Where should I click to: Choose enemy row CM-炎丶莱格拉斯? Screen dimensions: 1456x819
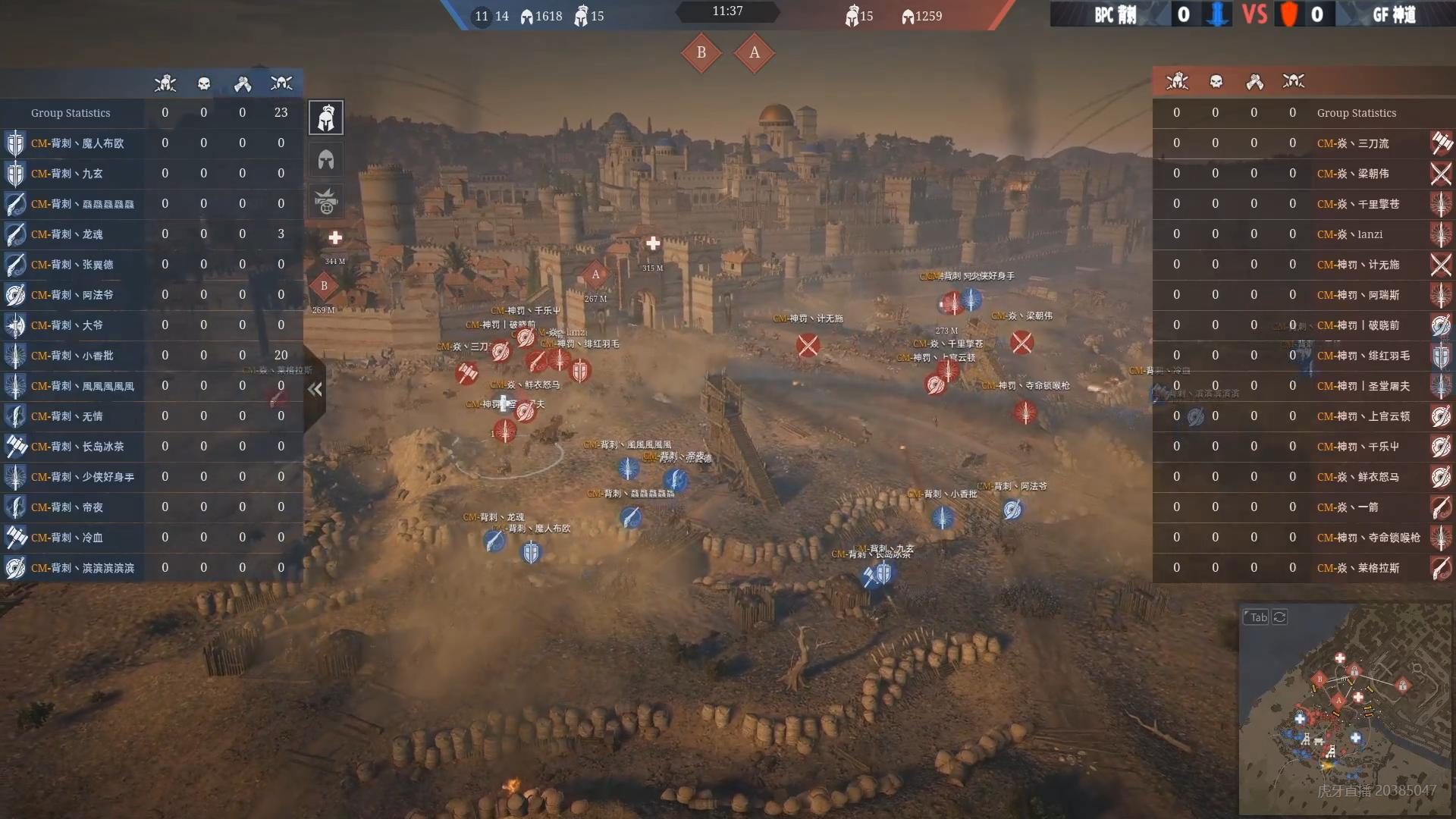pos(1357,568)
